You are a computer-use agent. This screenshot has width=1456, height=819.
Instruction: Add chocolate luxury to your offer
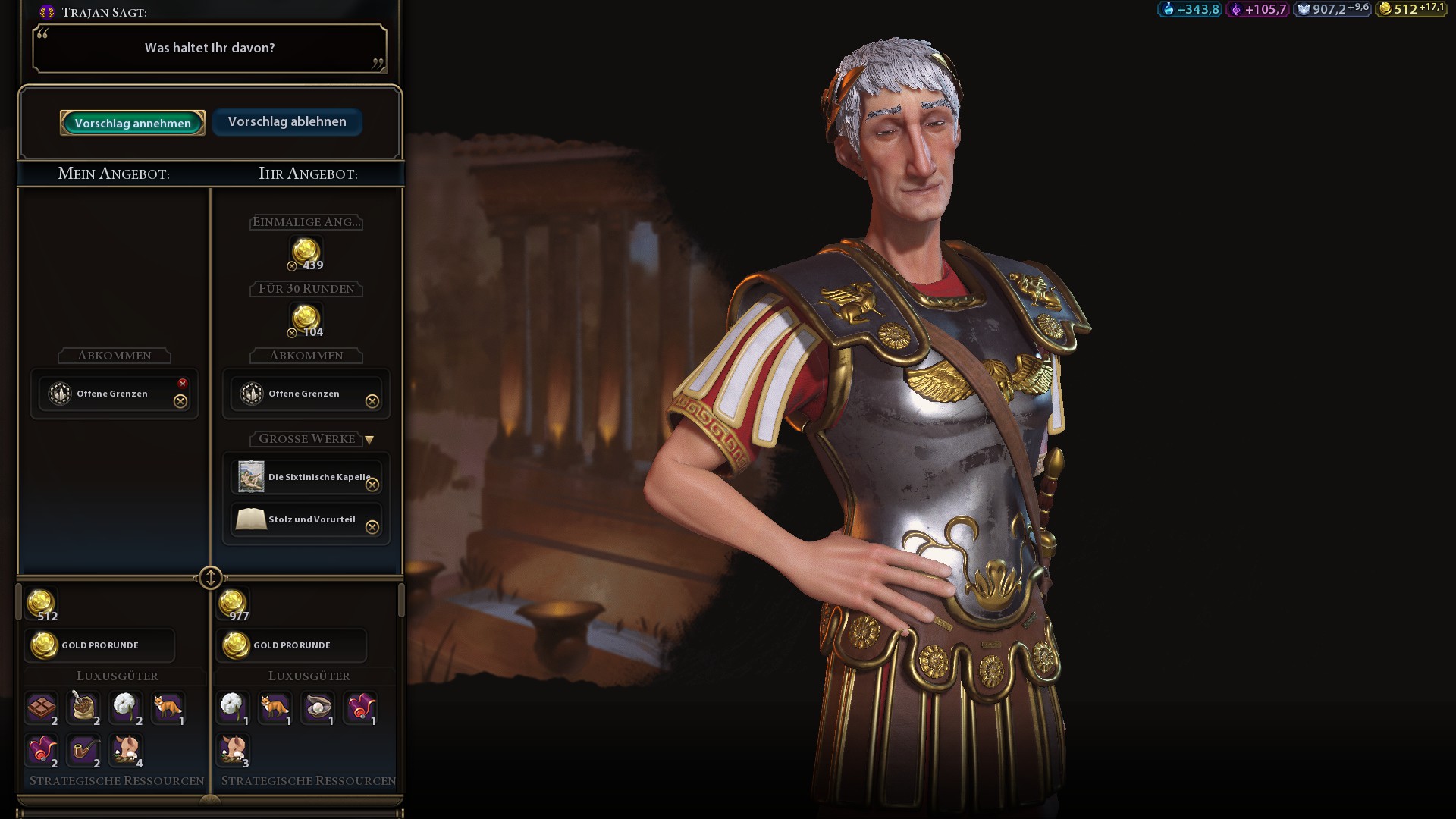tap(42, 707)
